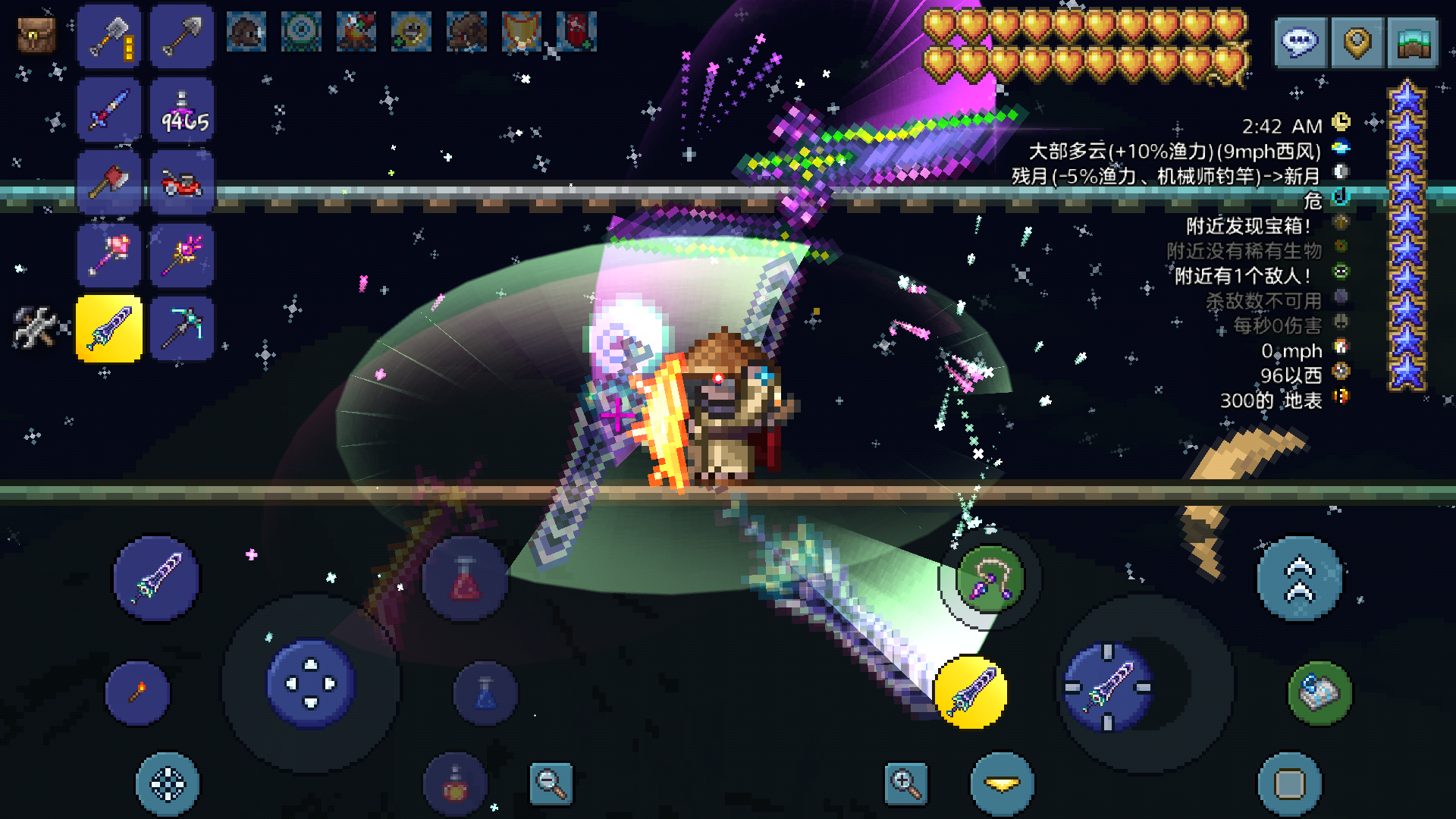Click the campfire buff icon
Image resolution: width=1456 pixels, height=819 pixels.
[356, 32]
